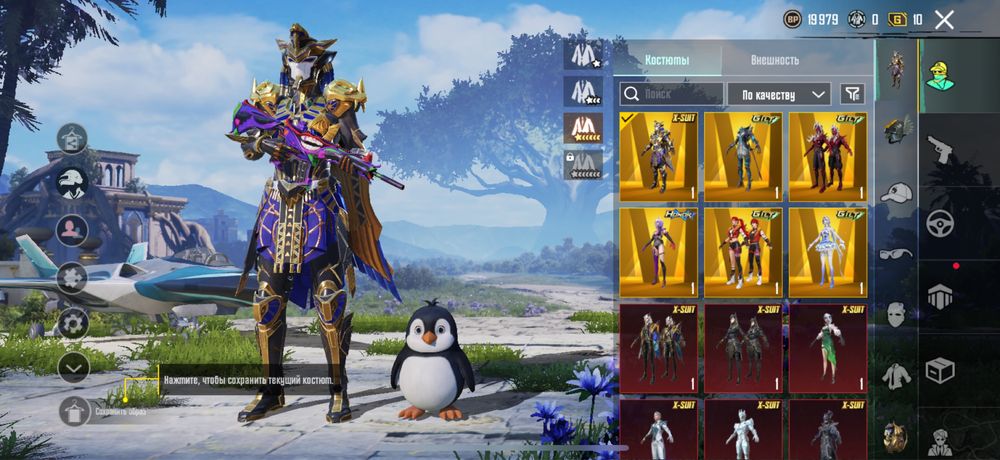Collapse the side icons with the down arrow
Viewport: 1000px width, 460px height.
(x=73, y=367)
